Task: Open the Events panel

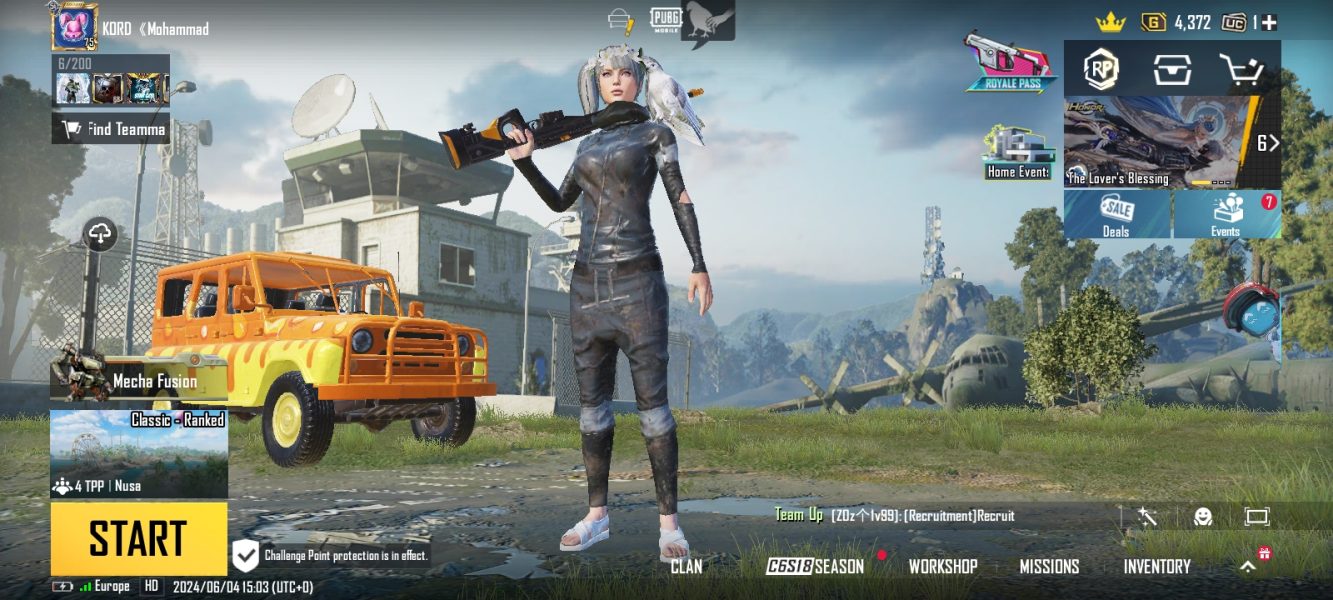Action: 1227,214
